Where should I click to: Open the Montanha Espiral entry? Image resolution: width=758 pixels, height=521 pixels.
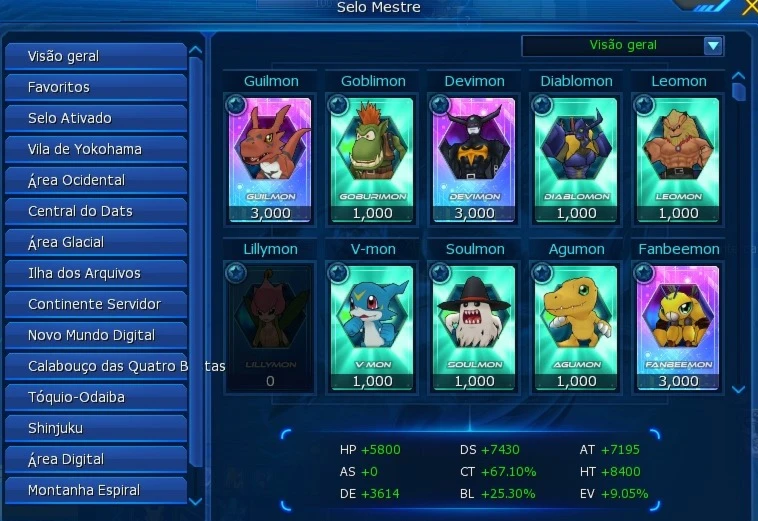pos(95,490)
